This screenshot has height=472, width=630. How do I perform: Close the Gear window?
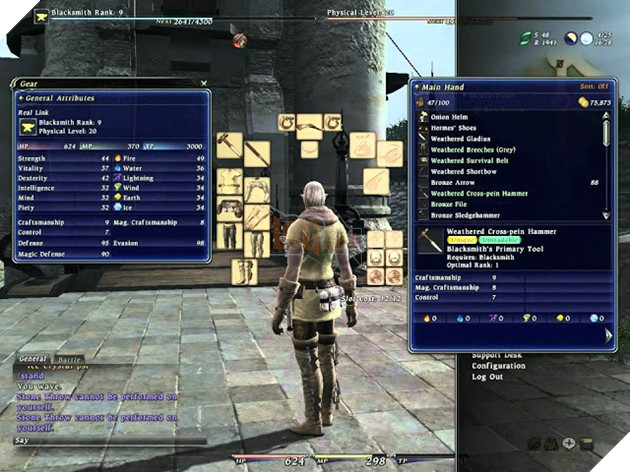(x=204, y=84)
